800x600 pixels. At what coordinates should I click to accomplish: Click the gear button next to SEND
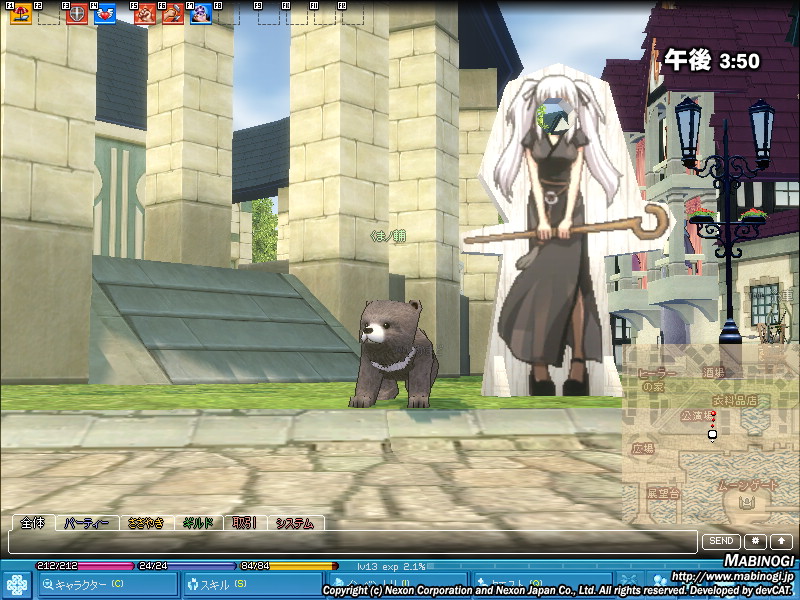(755, 541)
